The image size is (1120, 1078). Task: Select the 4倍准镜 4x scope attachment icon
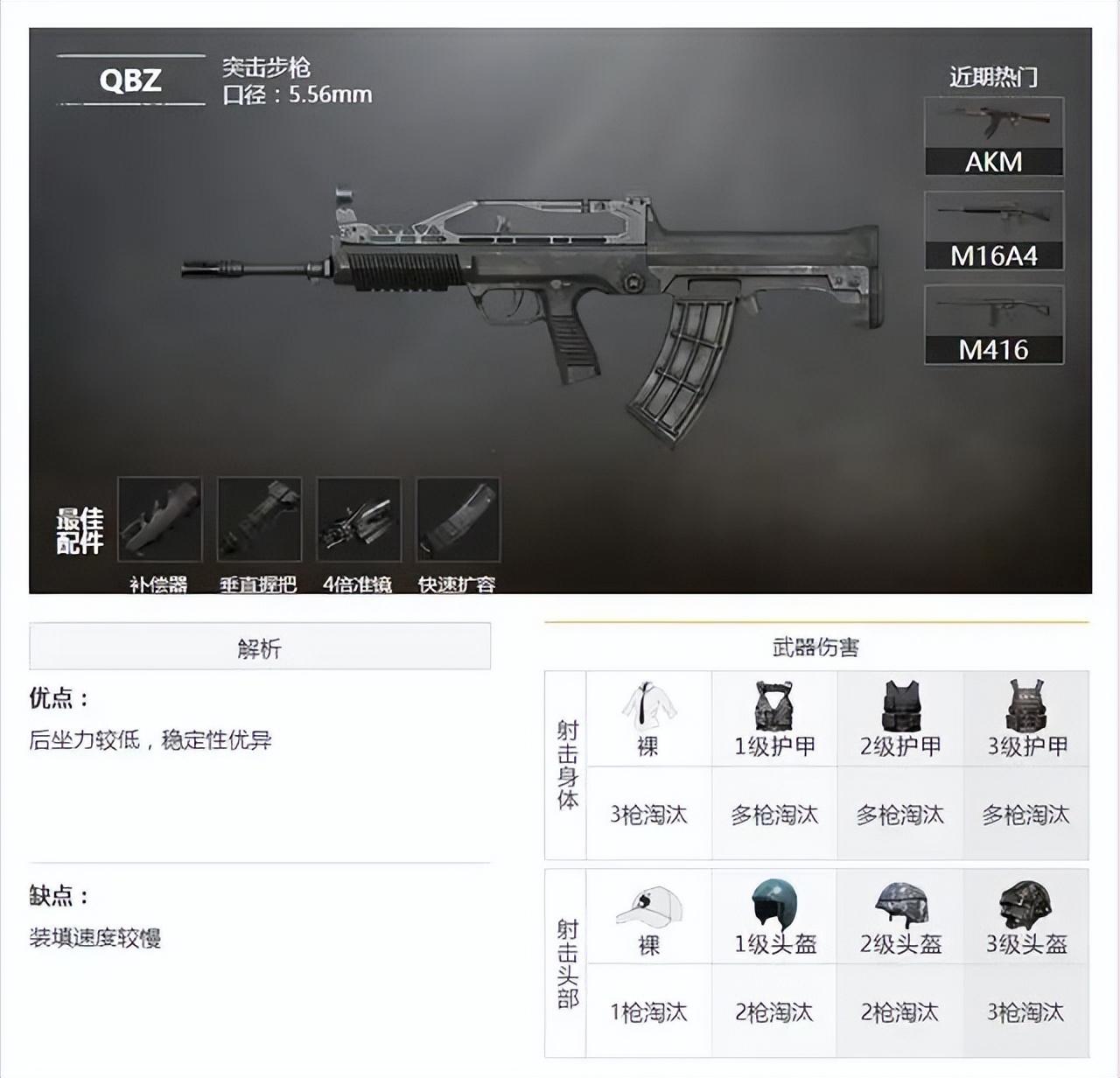pos(360,521)
